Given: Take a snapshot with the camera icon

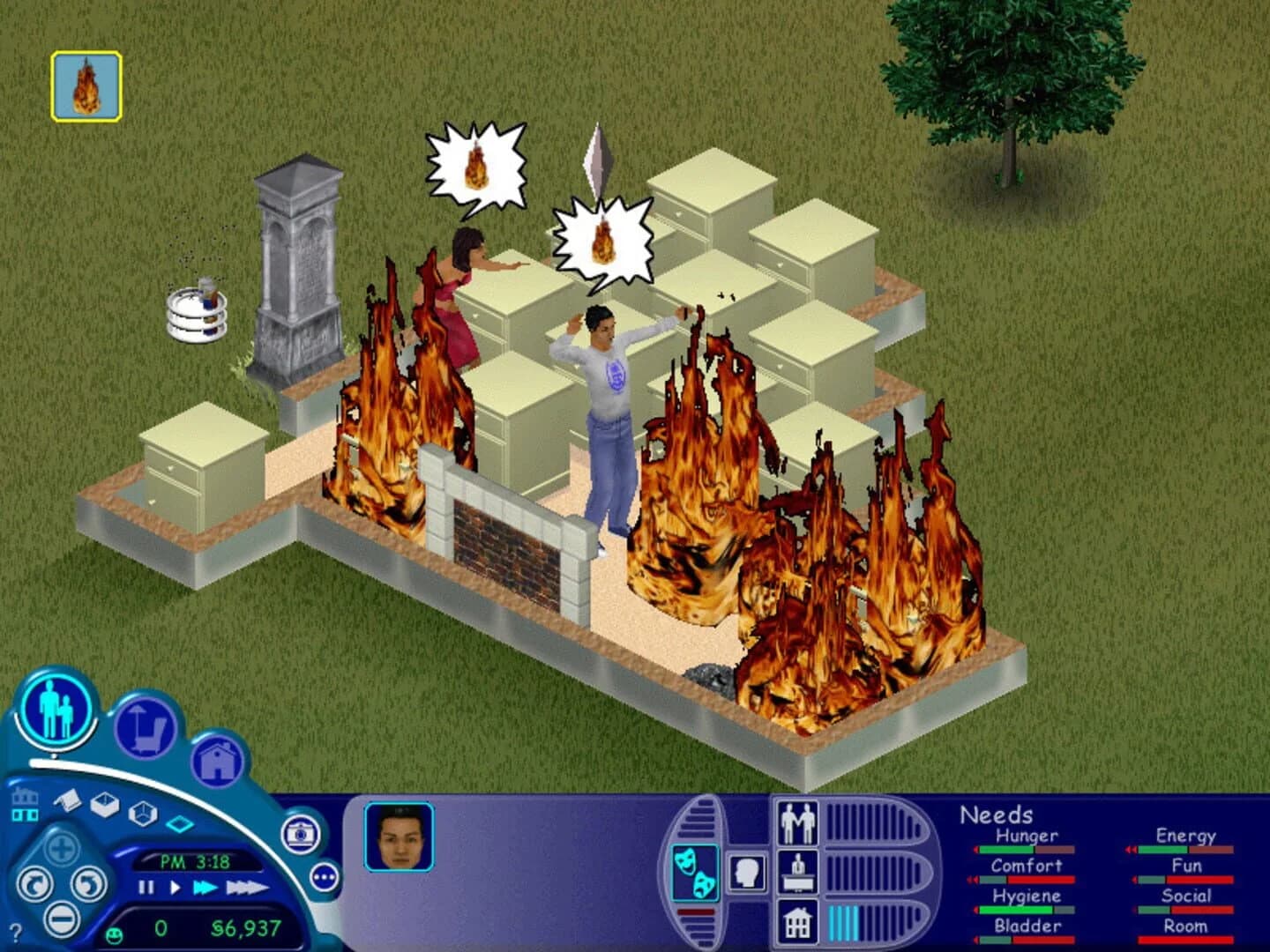Looking at the screenshot, I should click(x=300, y=833).
